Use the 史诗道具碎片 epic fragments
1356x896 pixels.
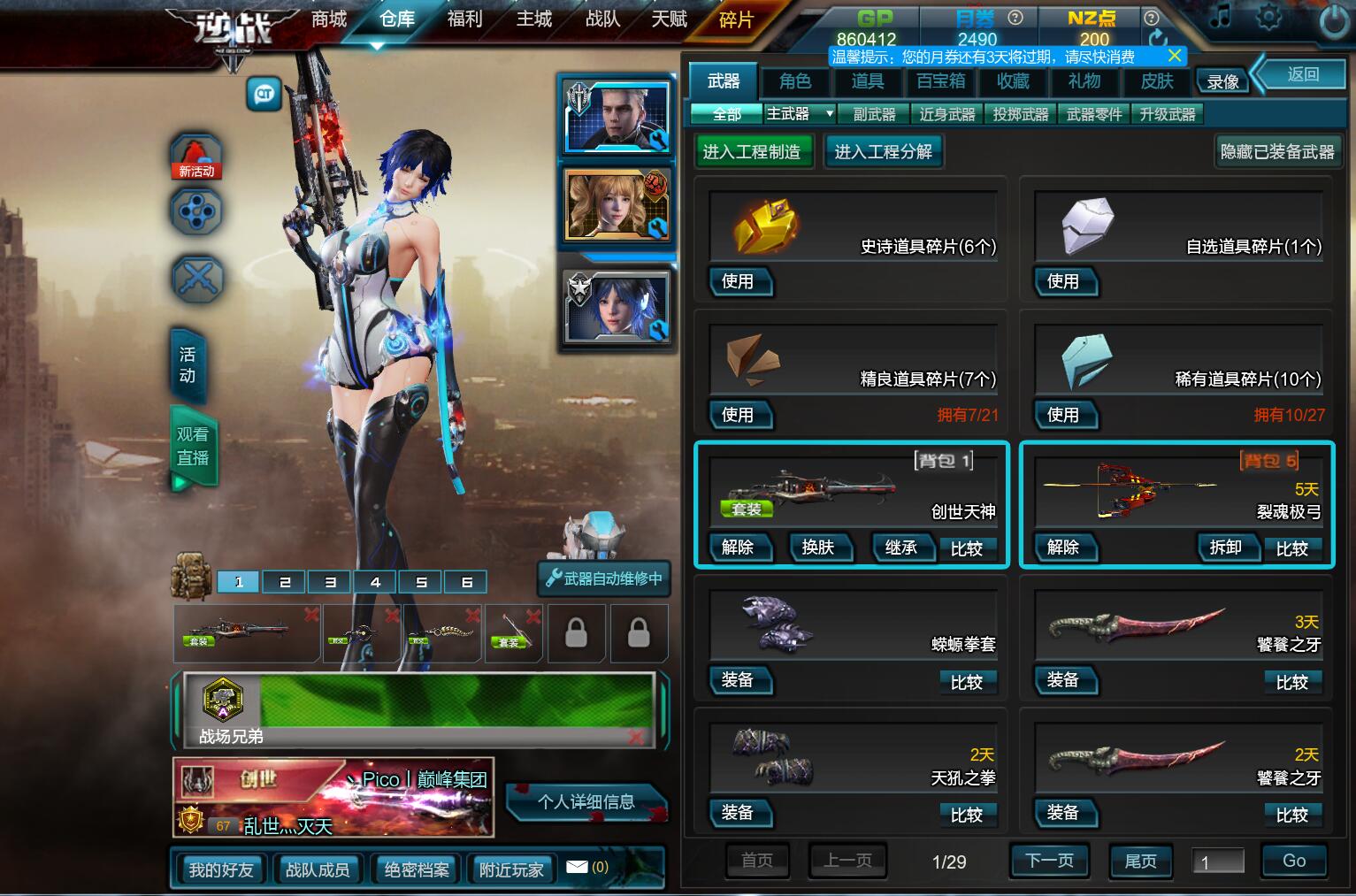[x=739, y=282]
